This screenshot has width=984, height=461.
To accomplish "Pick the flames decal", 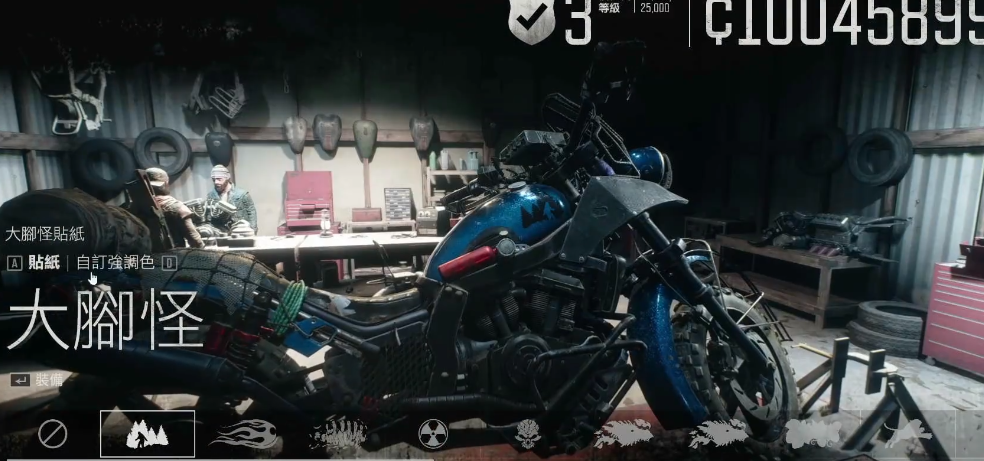I will [243, 434].
